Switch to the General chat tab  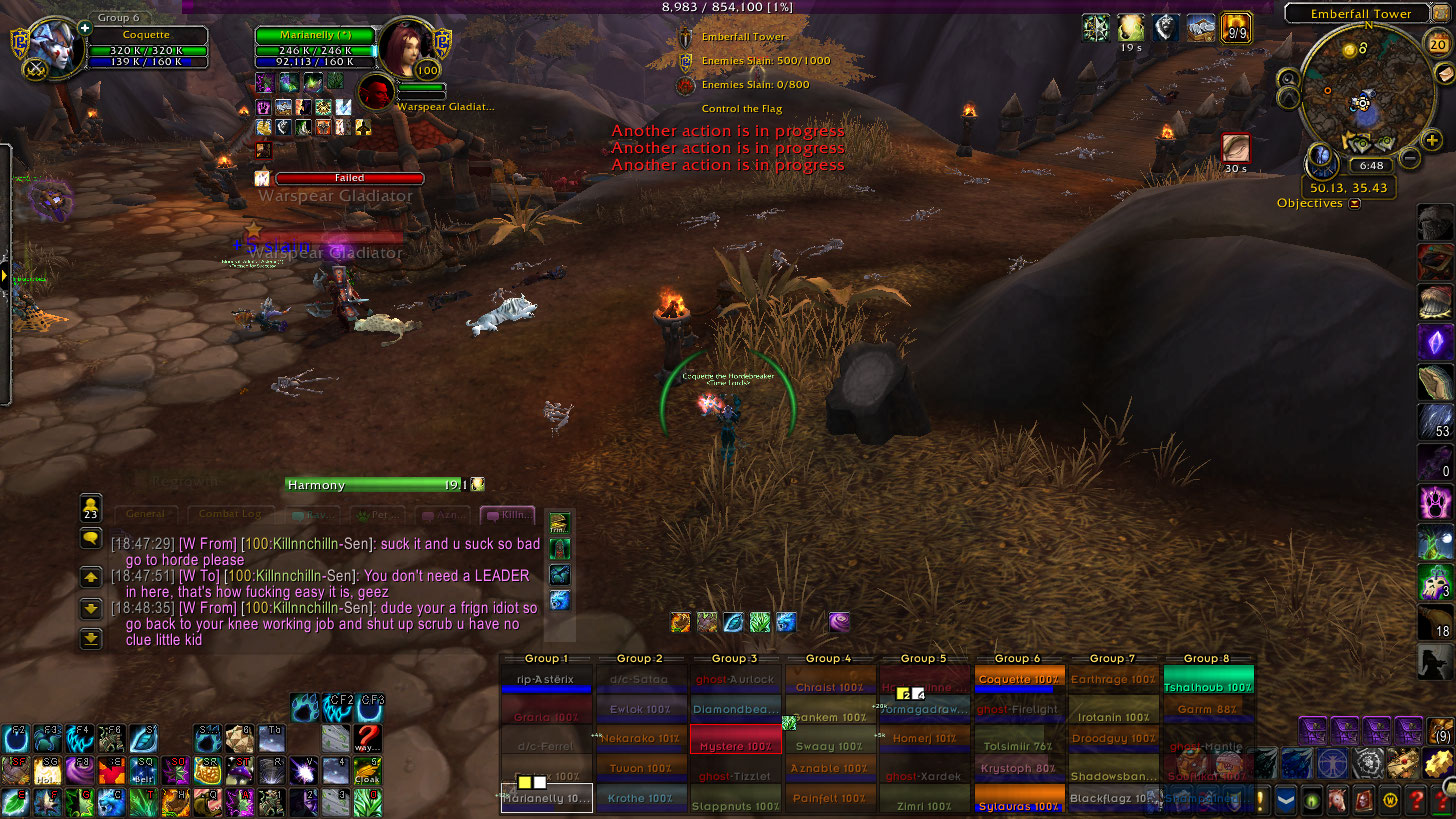pos(146,514)
